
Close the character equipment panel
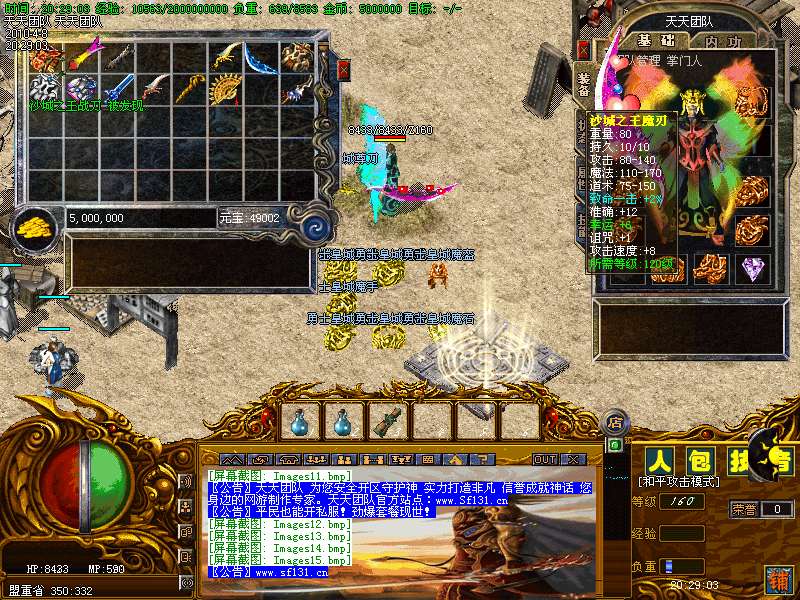pyautogui.click(x=584, y=51)
